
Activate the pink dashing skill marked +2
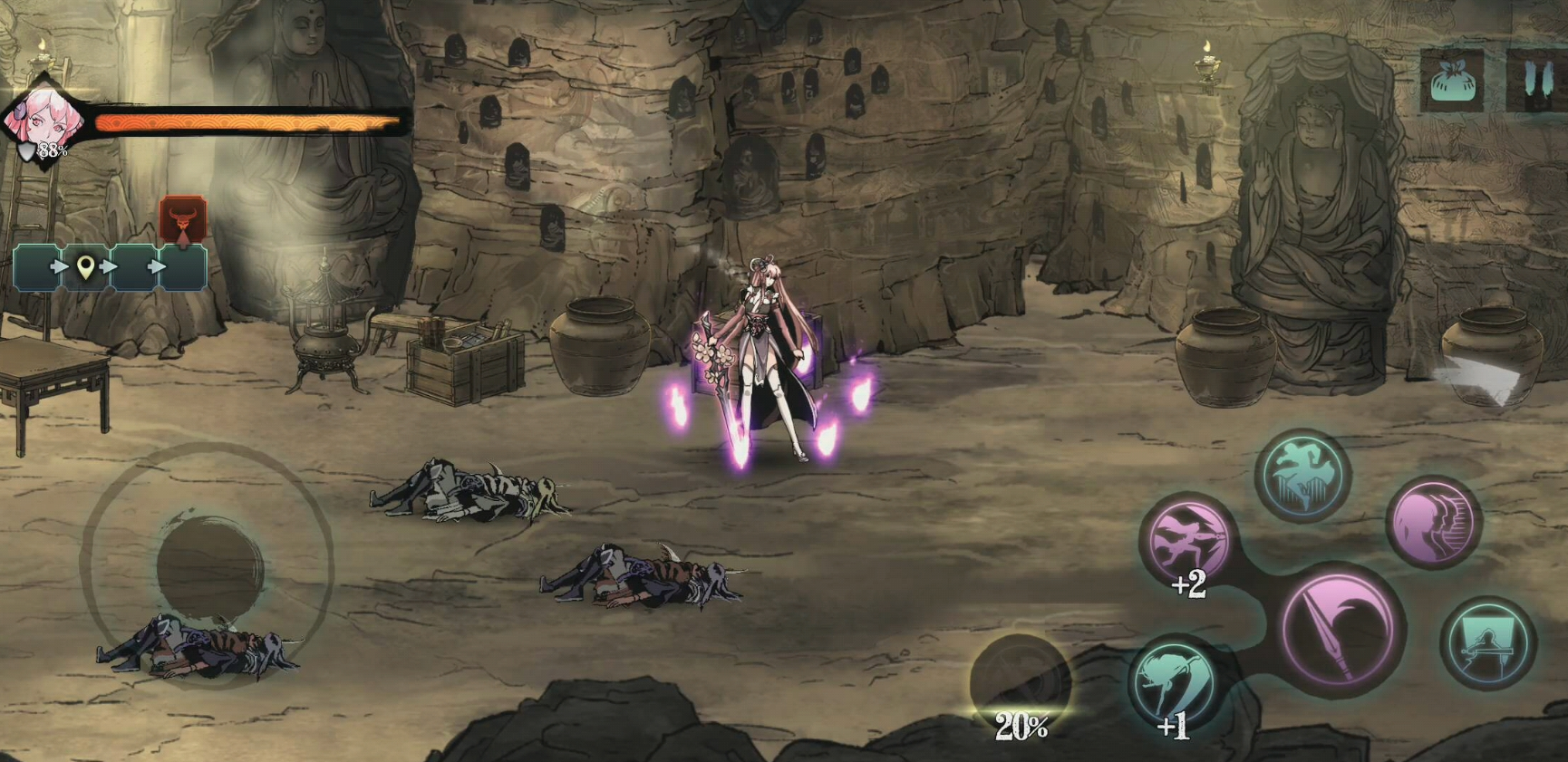pos(1187,541)
